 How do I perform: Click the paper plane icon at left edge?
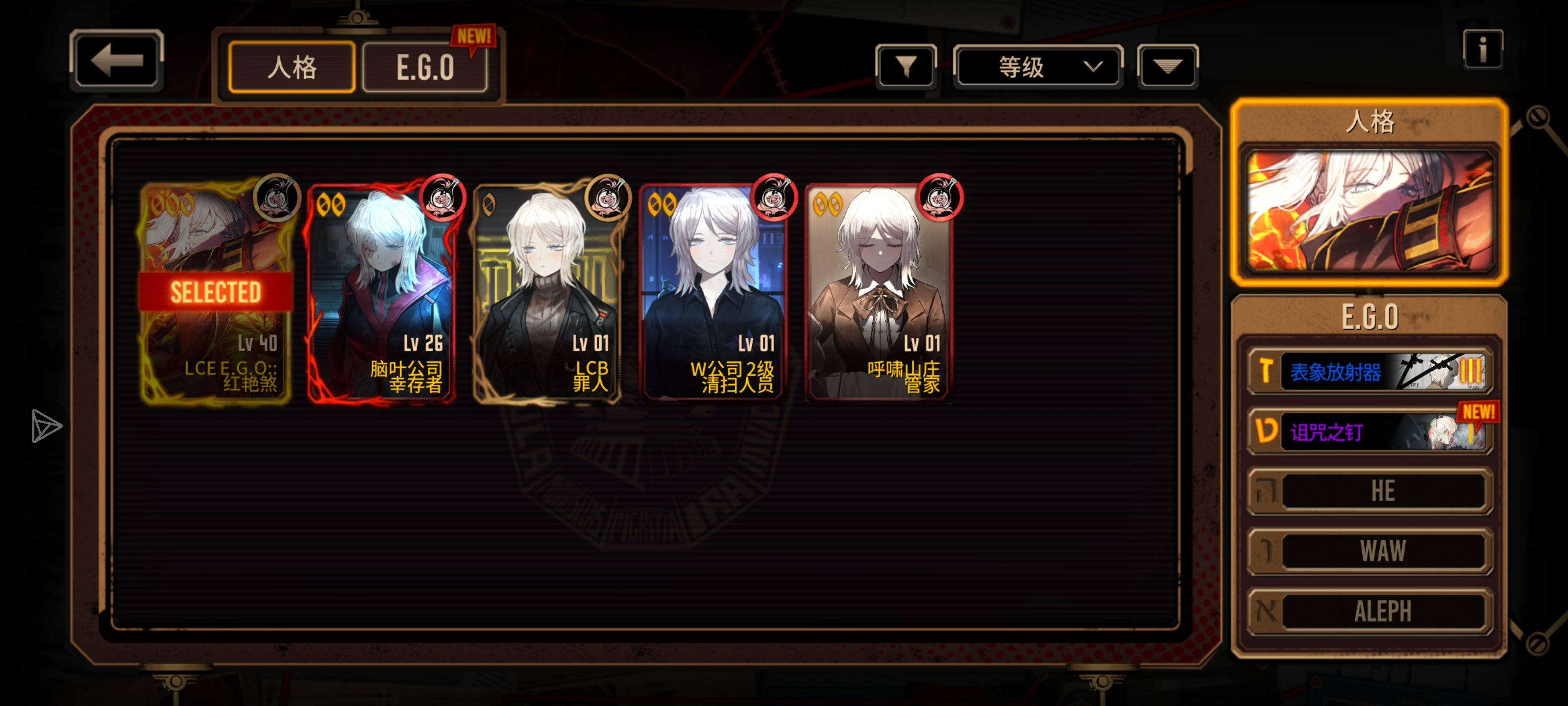[46, 426]
